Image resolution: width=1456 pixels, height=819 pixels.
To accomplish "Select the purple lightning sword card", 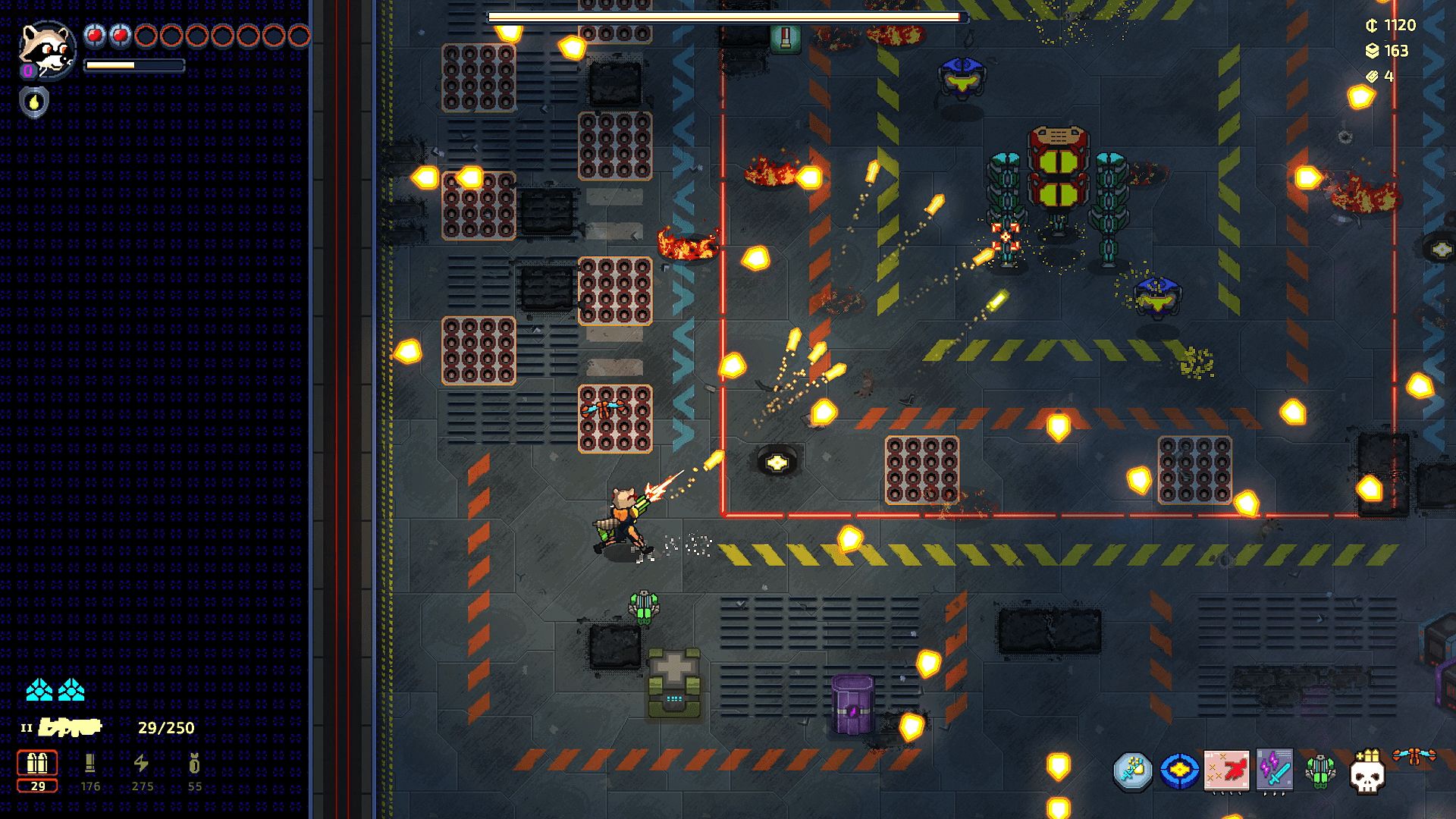I will [x=1274, y=771].
